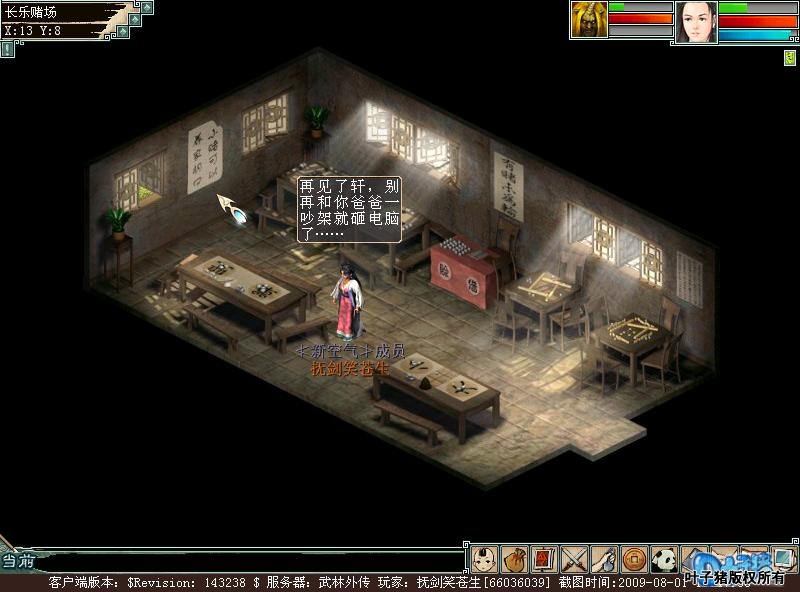
Task: Select the crossed swords toolbar icon
Action: point(573,558)
